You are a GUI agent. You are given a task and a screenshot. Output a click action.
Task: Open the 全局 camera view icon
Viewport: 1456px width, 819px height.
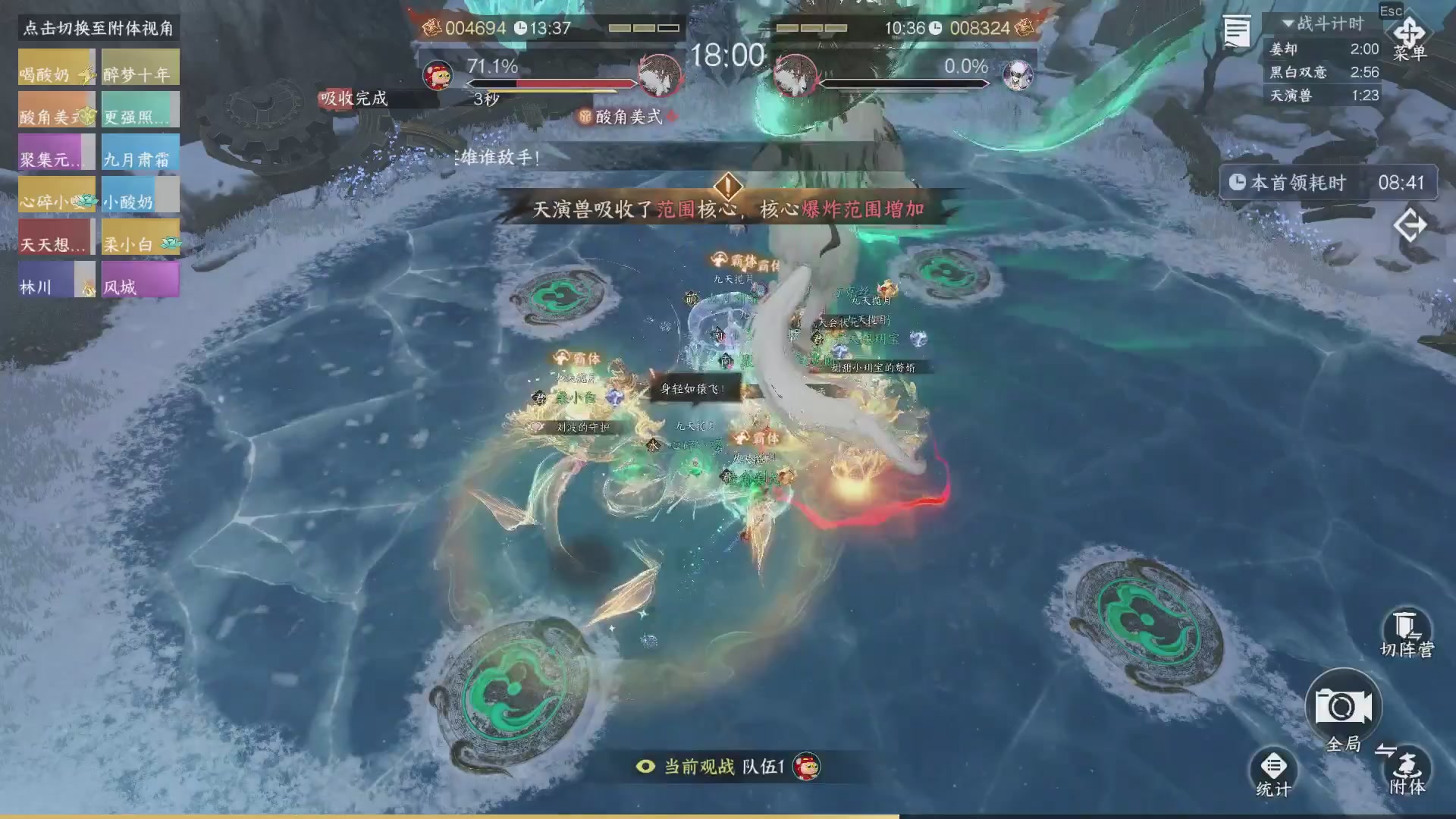(1342, 705)
